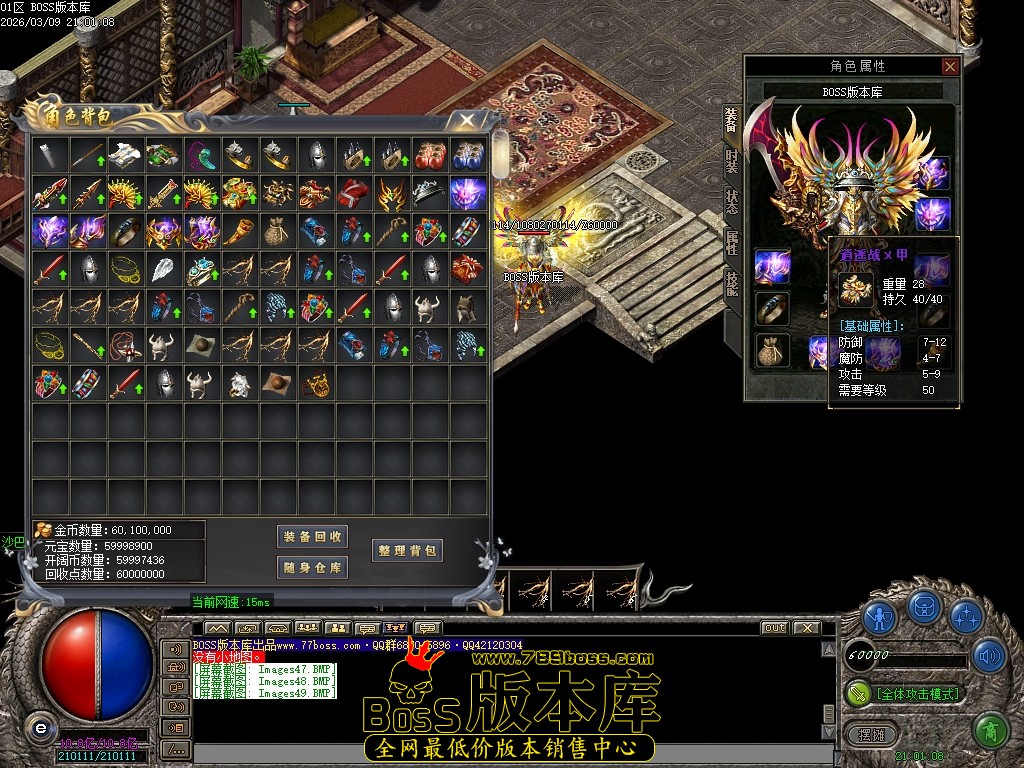Open the 随身仓库 portable warehouse
Screen dimensions: 1024x768
tap(312, 568)
